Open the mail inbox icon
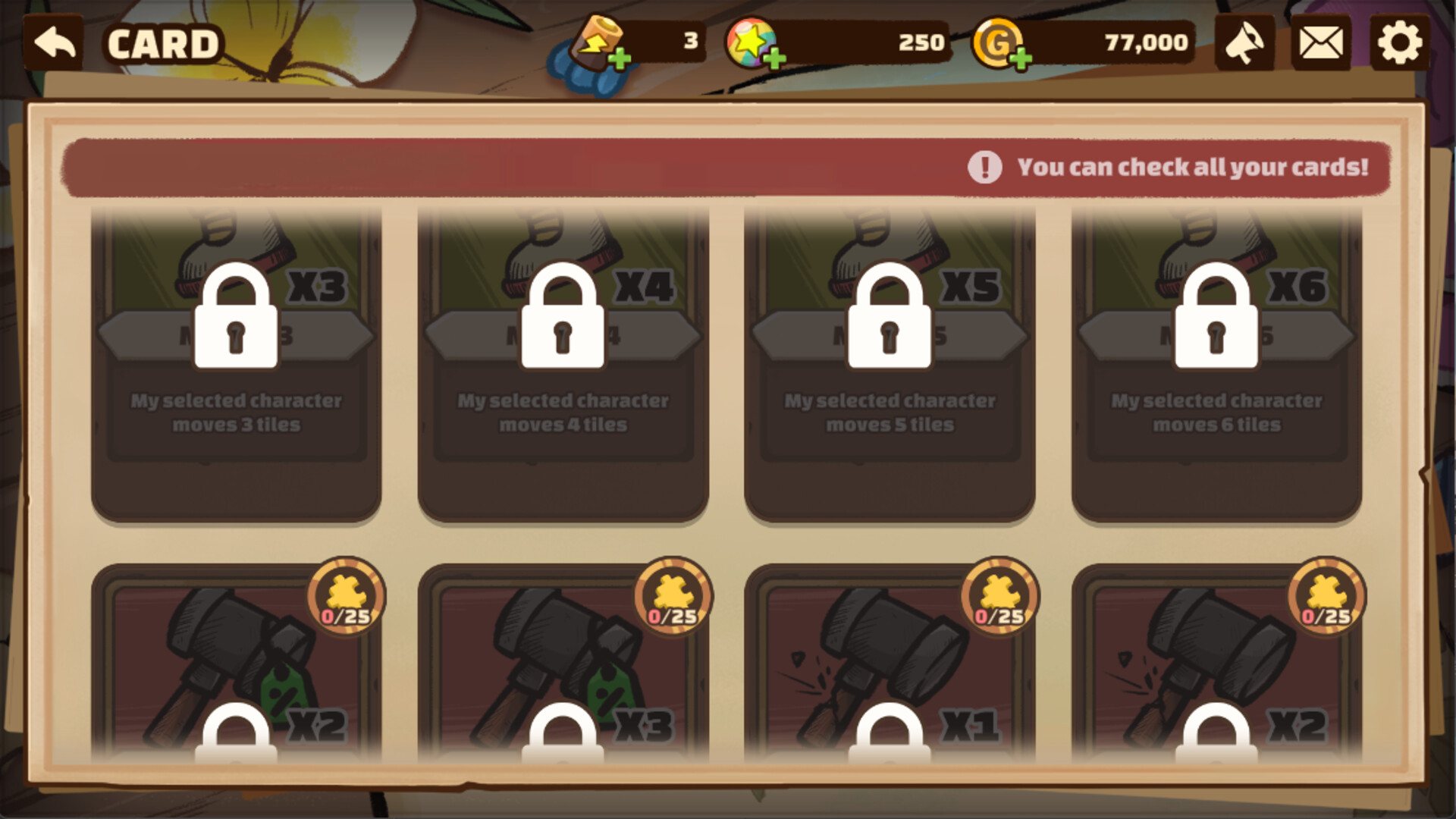The image size is (1456, 819). (x=1321, y=42)
